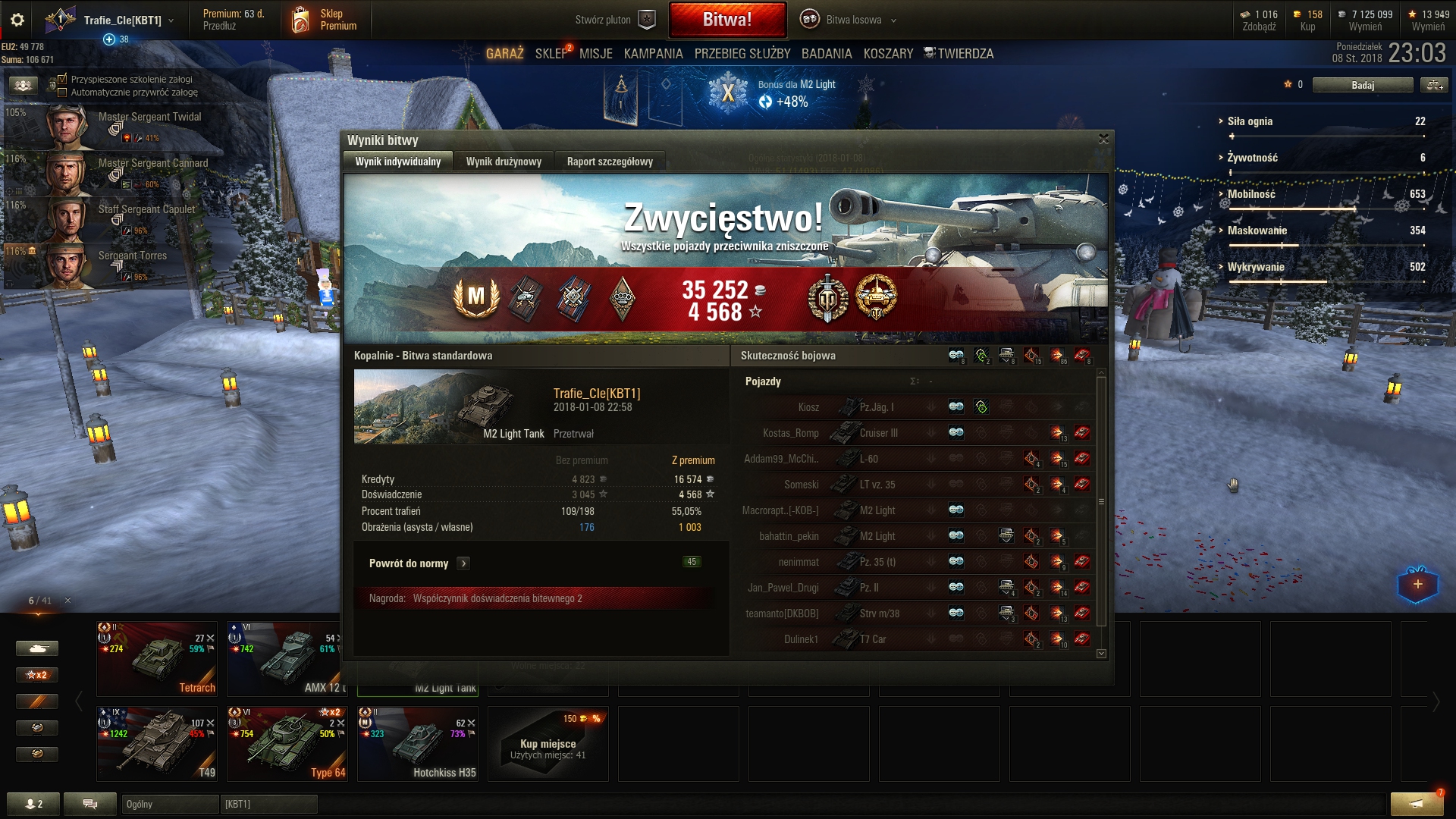Click the Badaj research button
Screen dimensions: 1456x819
tap(1362, 85)
